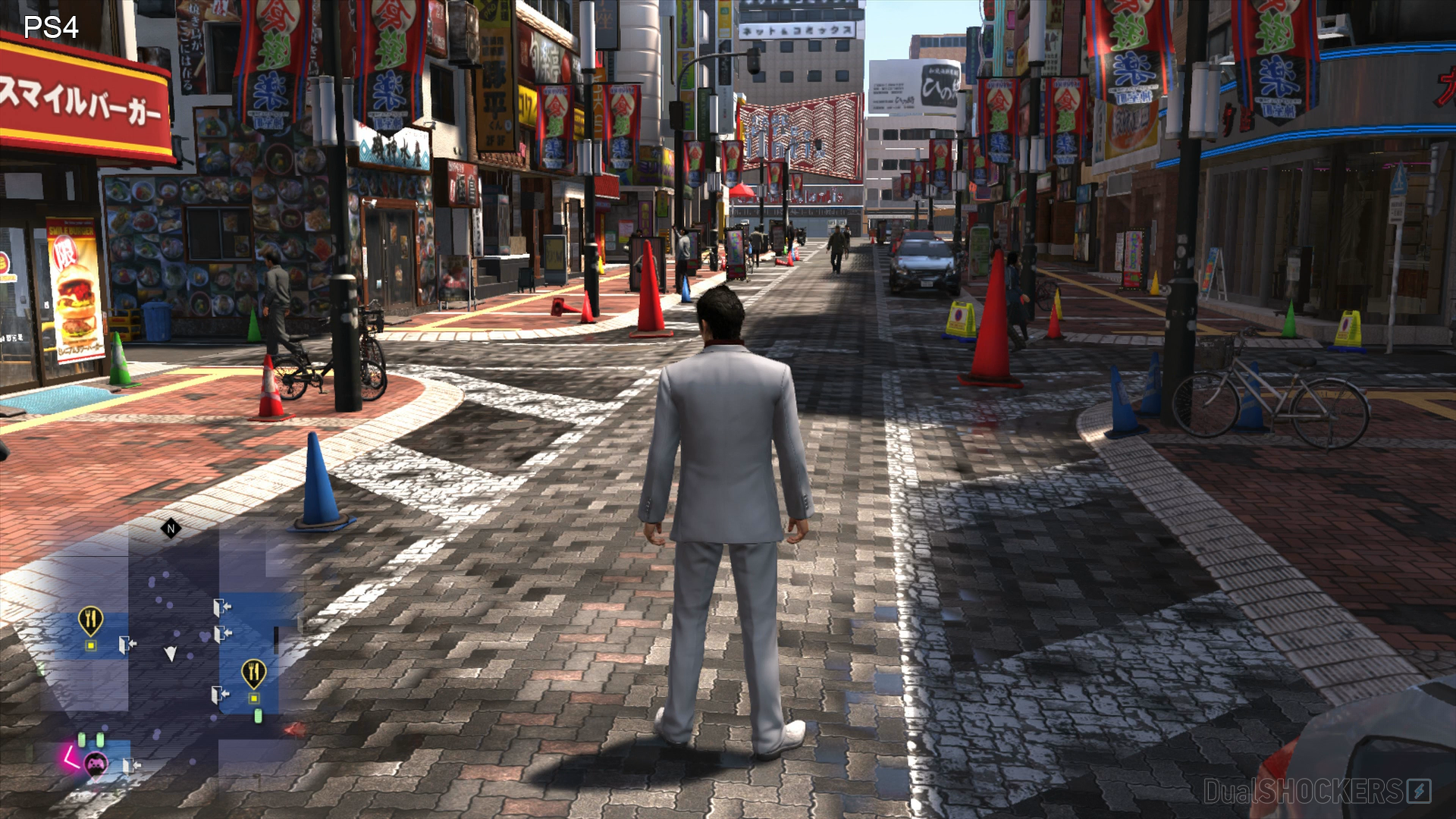Click the door entrance icon beside gamepad marker

129,765
